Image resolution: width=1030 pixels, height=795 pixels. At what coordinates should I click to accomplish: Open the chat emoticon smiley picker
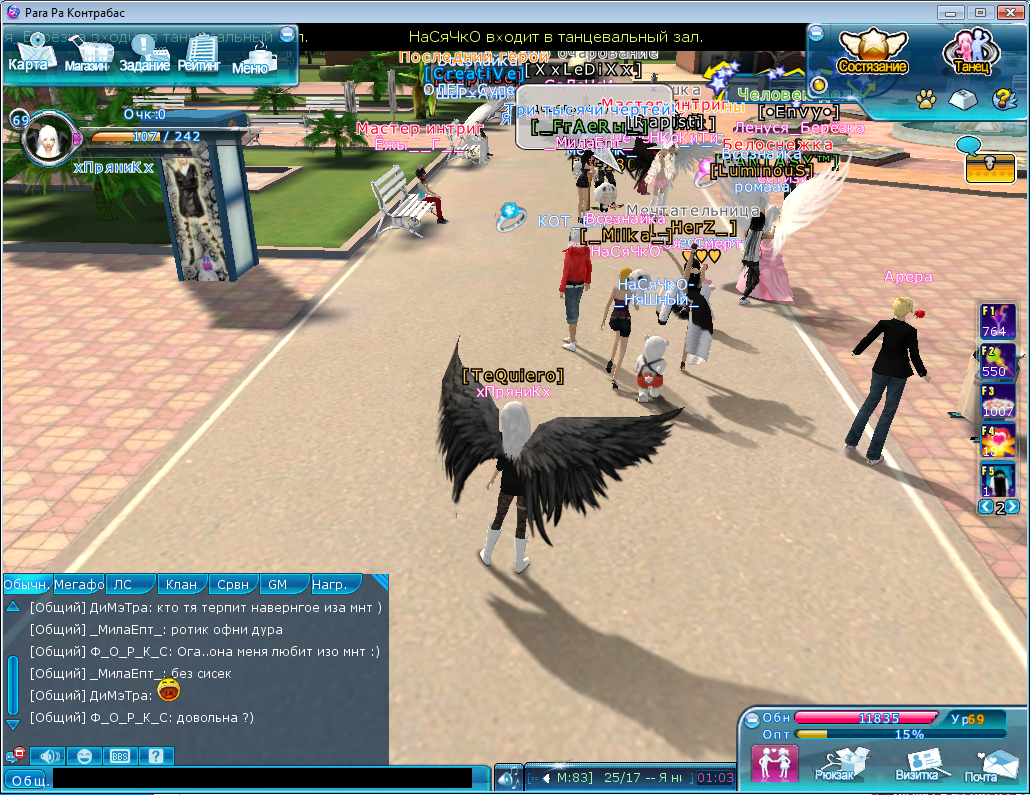pyautogui.click(x=84, y=756)
